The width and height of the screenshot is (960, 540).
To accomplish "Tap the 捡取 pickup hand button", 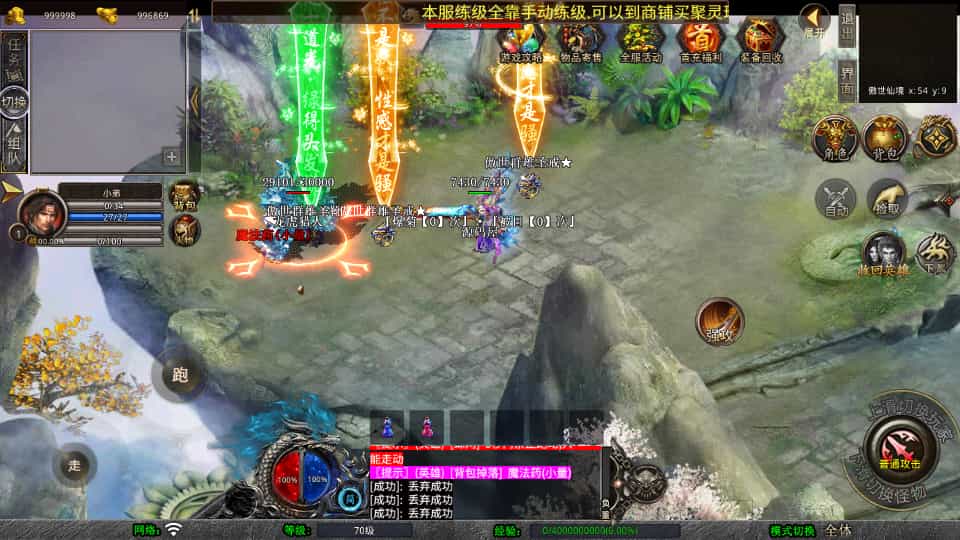I will click(x=886, y=198).
